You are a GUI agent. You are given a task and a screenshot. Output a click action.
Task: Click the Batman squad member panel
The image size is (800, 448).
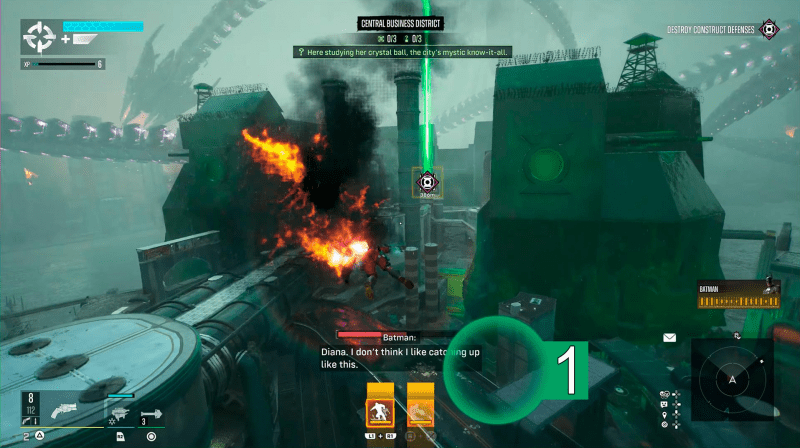(x=738, y=294)
